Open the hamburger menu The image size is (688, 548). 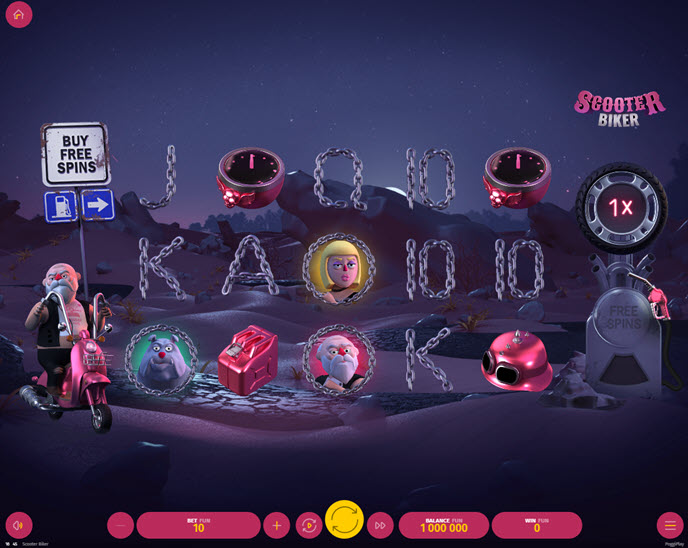tap(669, 525)
